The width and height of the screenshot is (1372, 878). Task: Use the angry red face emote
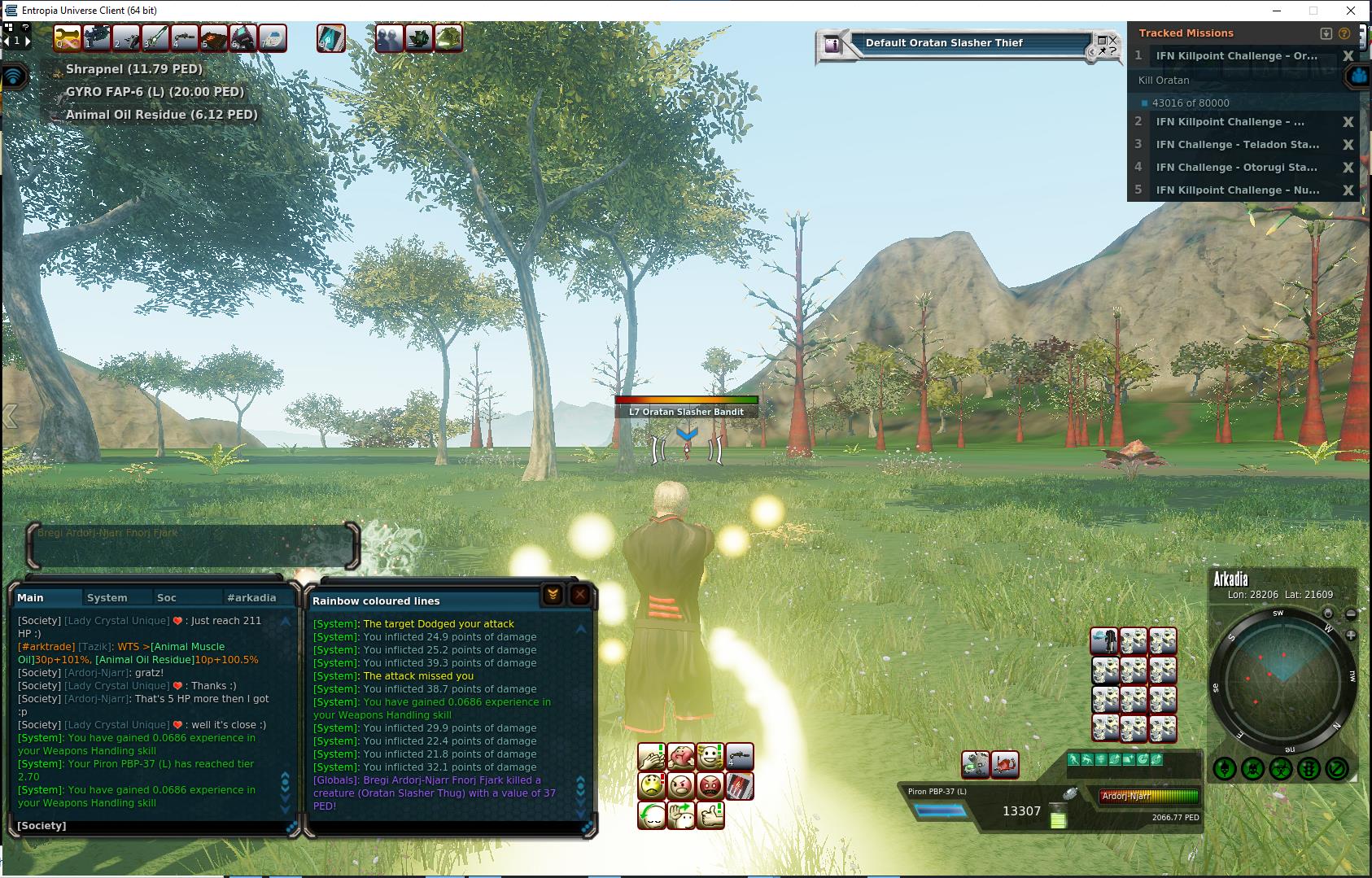710,786
